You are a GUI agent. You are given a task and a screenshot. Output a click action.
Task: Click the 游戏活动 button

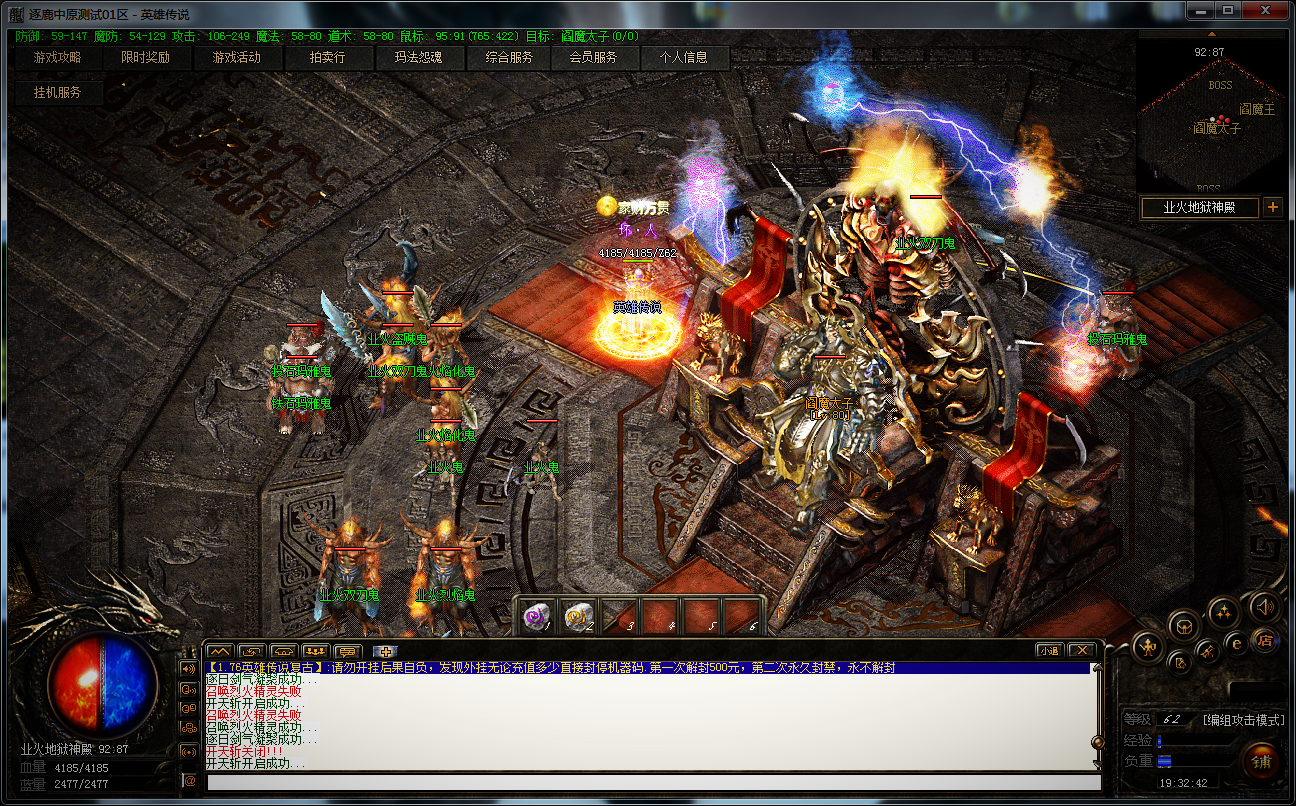237,58
